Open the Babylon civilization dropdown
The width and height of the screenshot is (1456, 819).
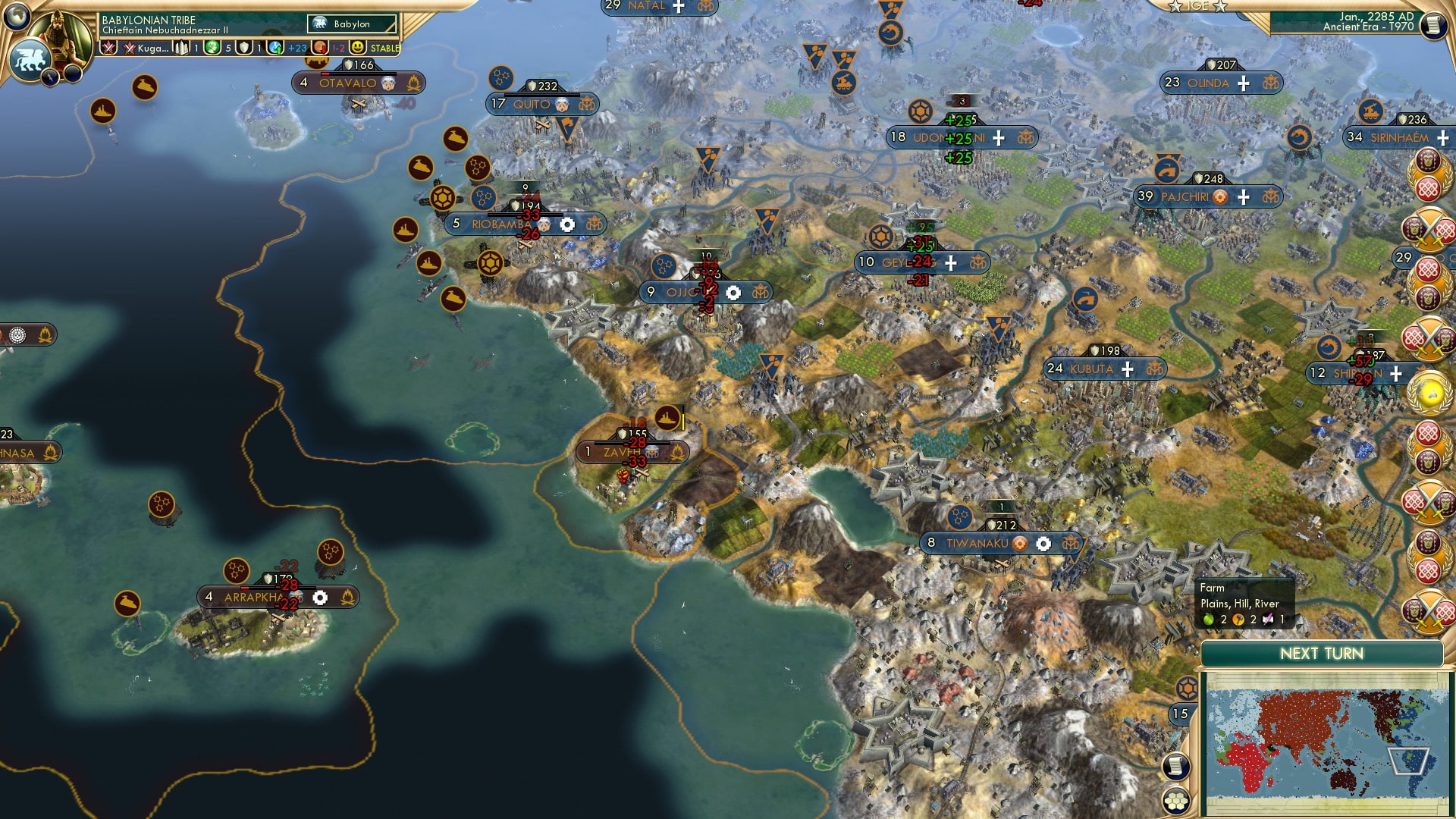point(351,24)
